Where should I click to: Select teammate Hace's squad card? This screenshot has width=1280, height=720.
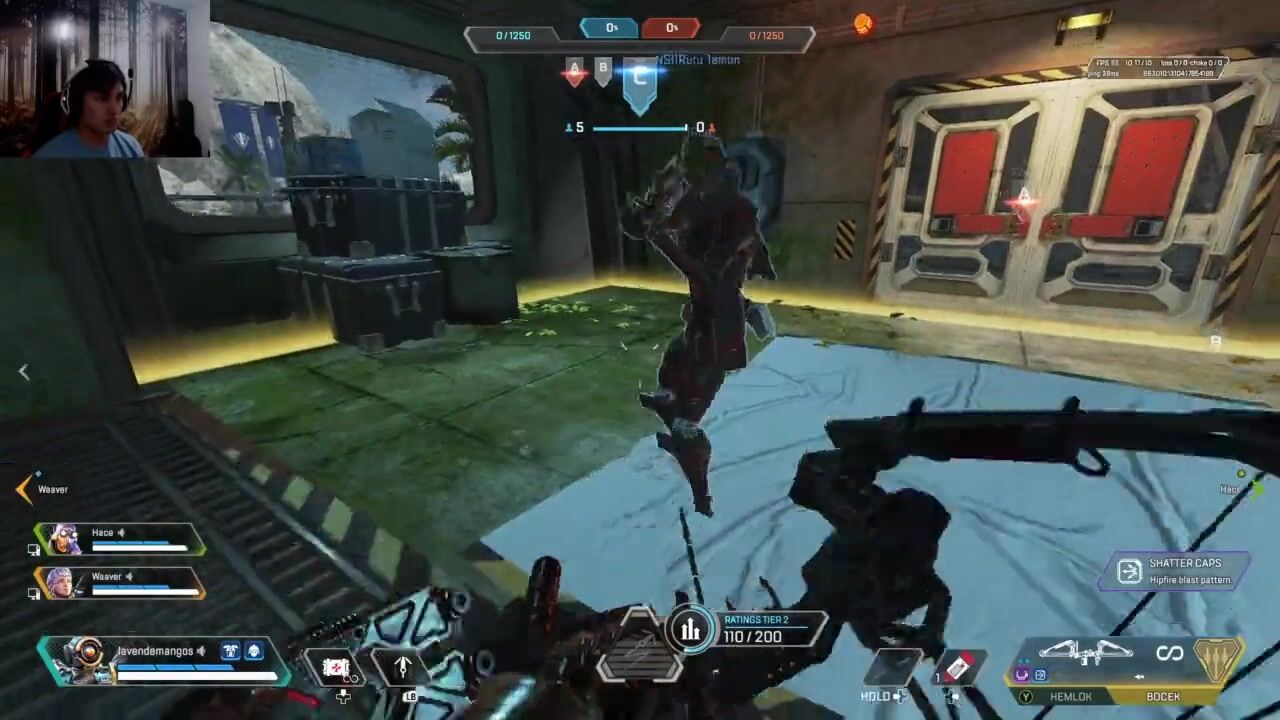click(x=120, y=539)
